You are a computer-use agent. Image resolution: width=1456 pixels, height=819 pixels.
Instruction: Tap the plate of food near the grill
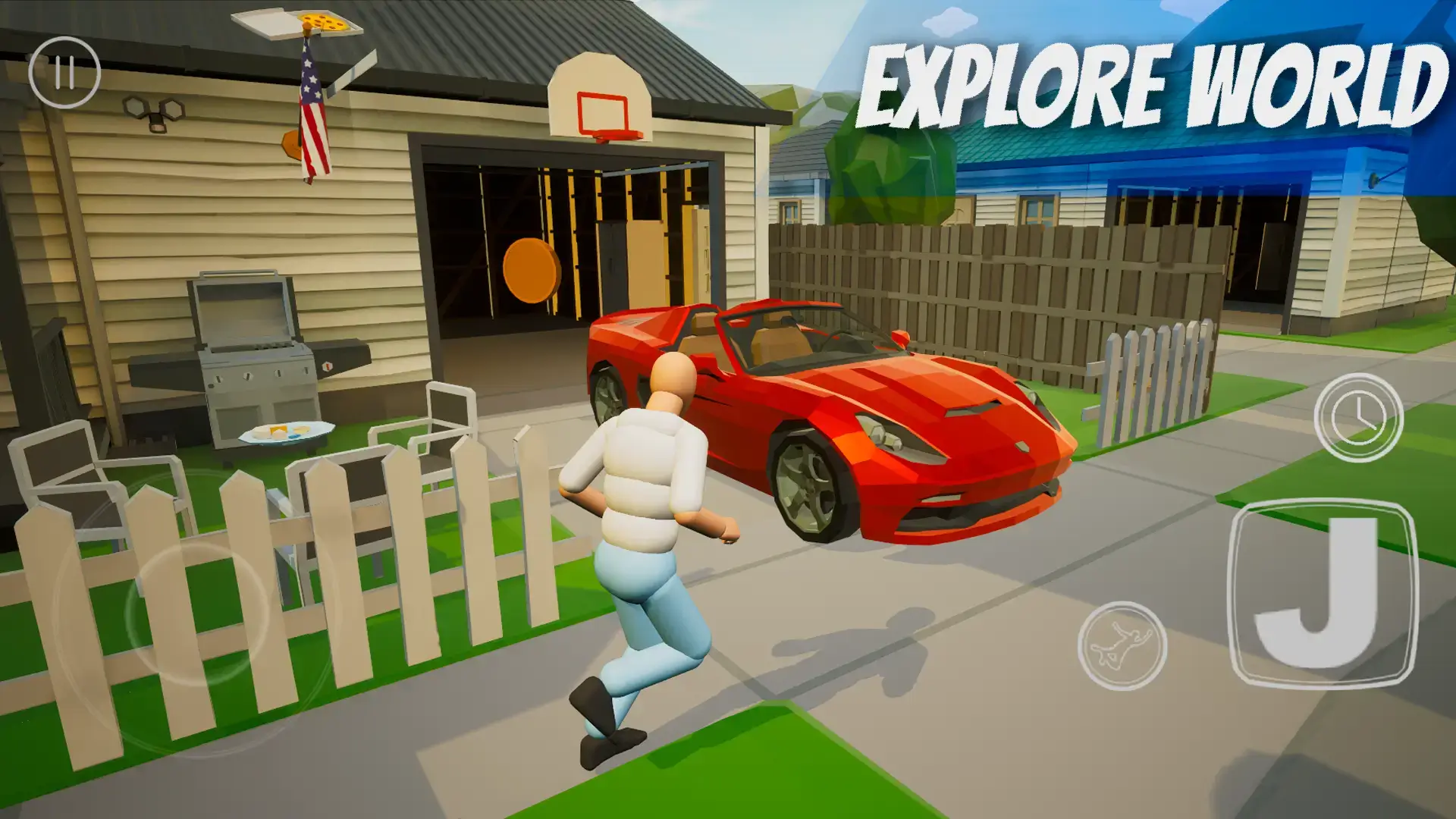click(284, 432)
